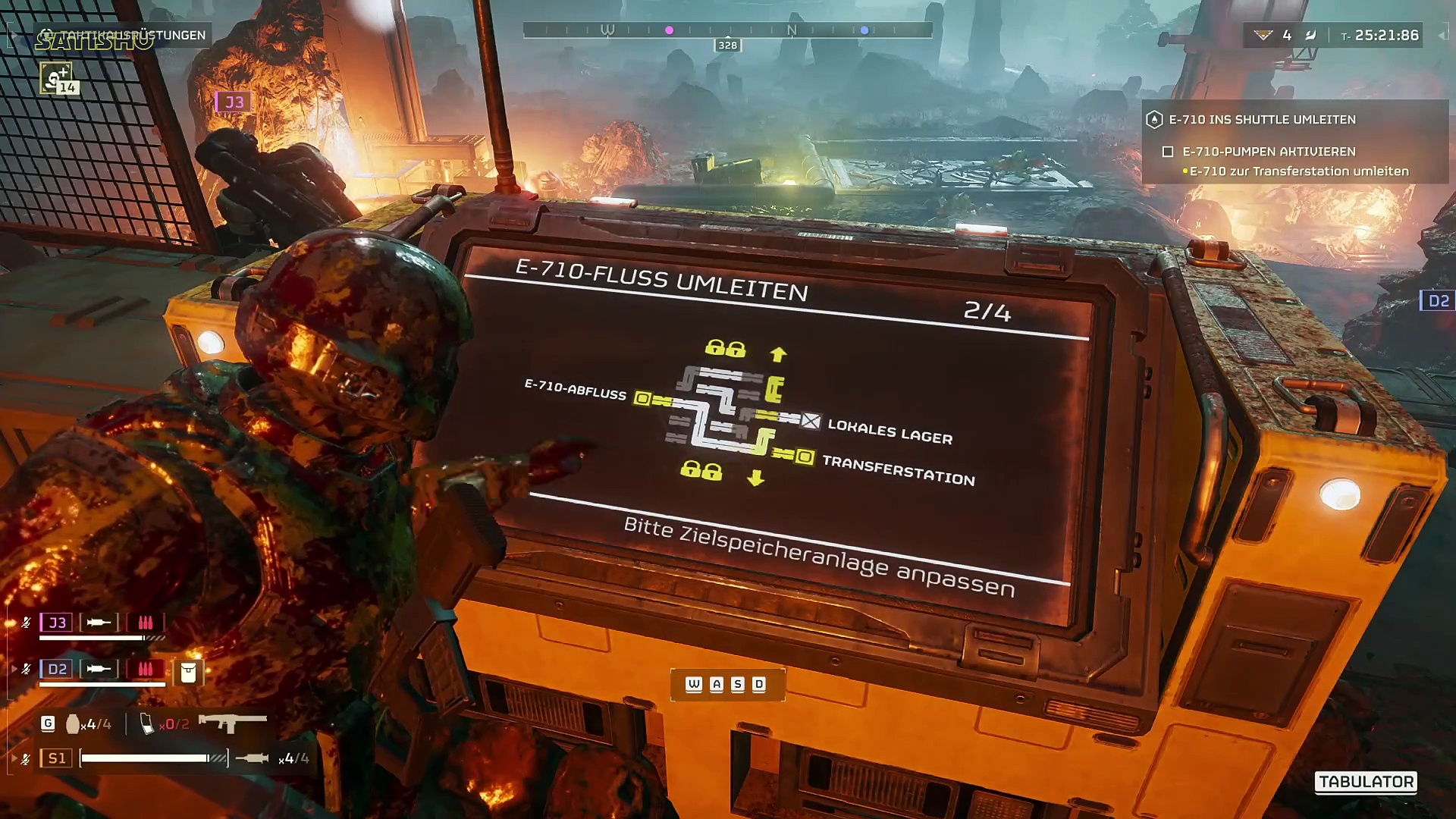This screenshot has height=819, width=1456.
Task: Click the J3 teammate marker
Action: click(234, 102)
